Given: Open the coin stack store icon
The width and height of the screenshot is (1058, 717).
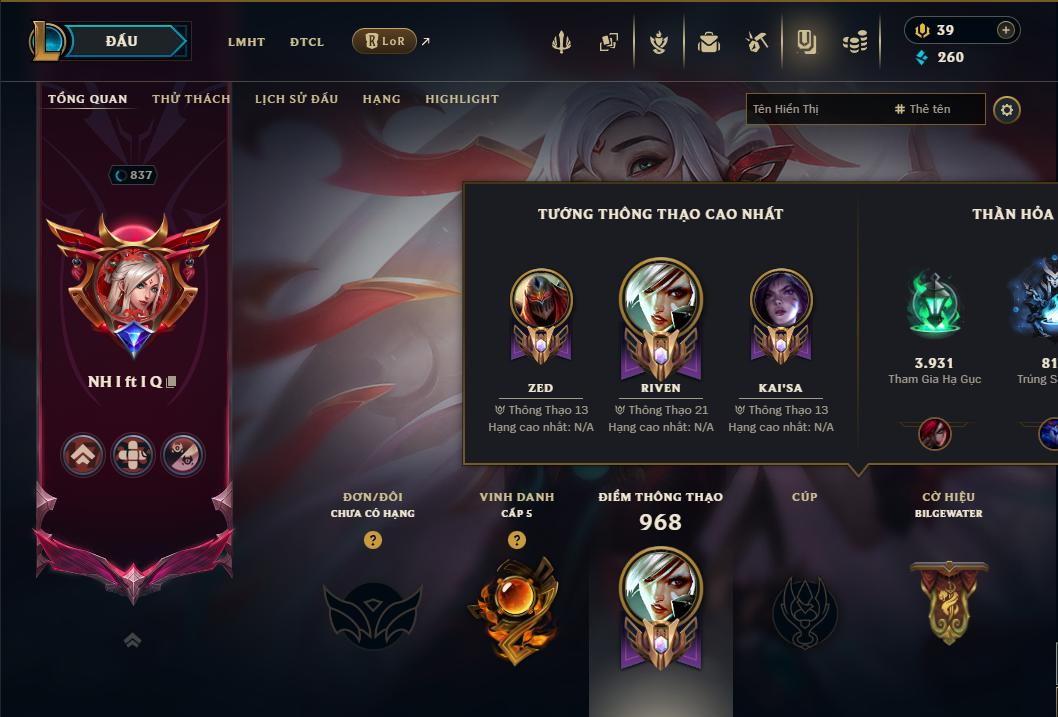Looking at the screenshot, I should coord(854,42).
